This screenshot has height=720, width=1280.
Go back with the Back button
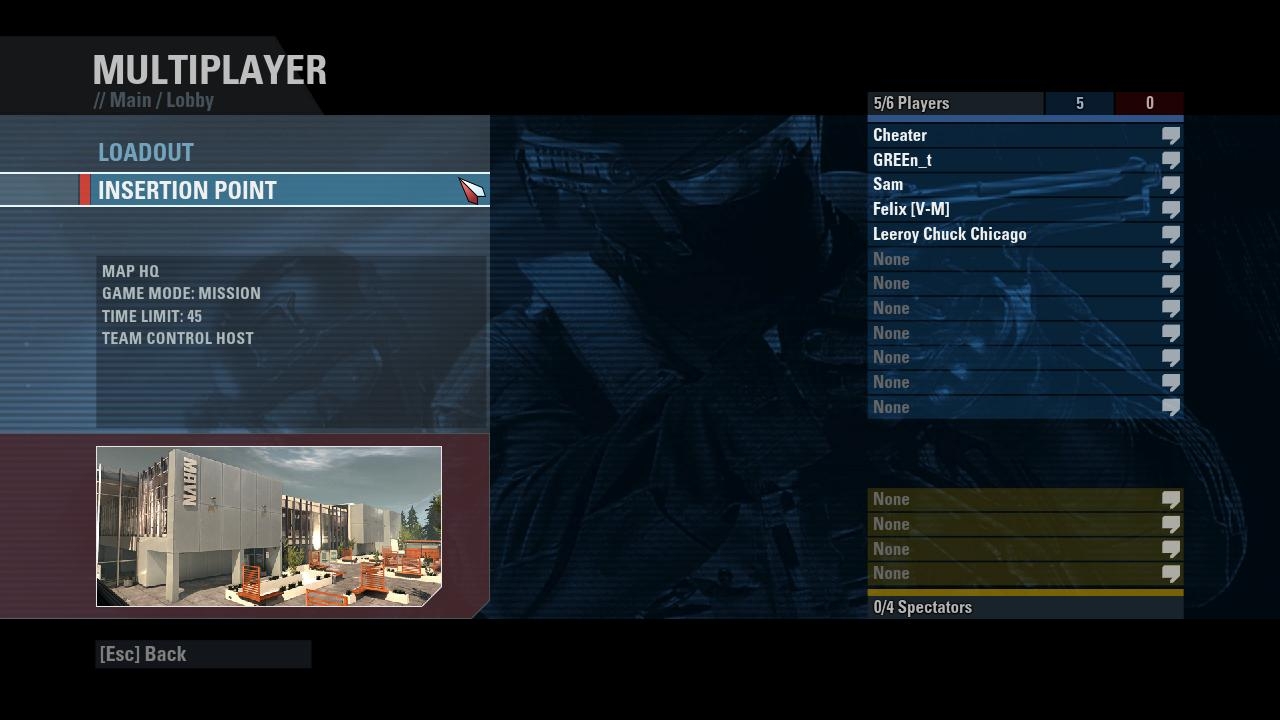click(143, 654)
